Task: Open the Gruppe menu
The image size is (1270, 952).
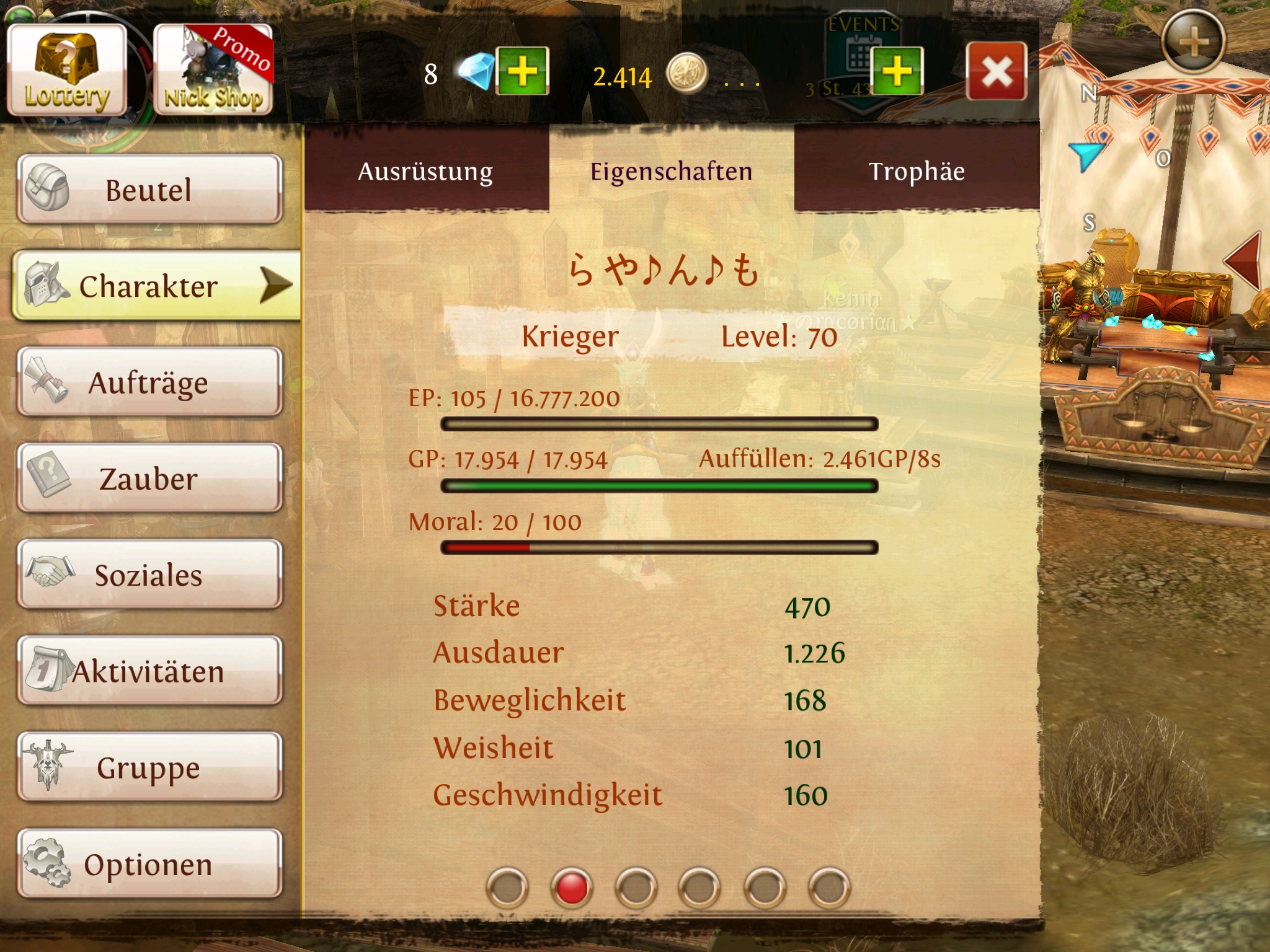Action: [x=149, y=767]
